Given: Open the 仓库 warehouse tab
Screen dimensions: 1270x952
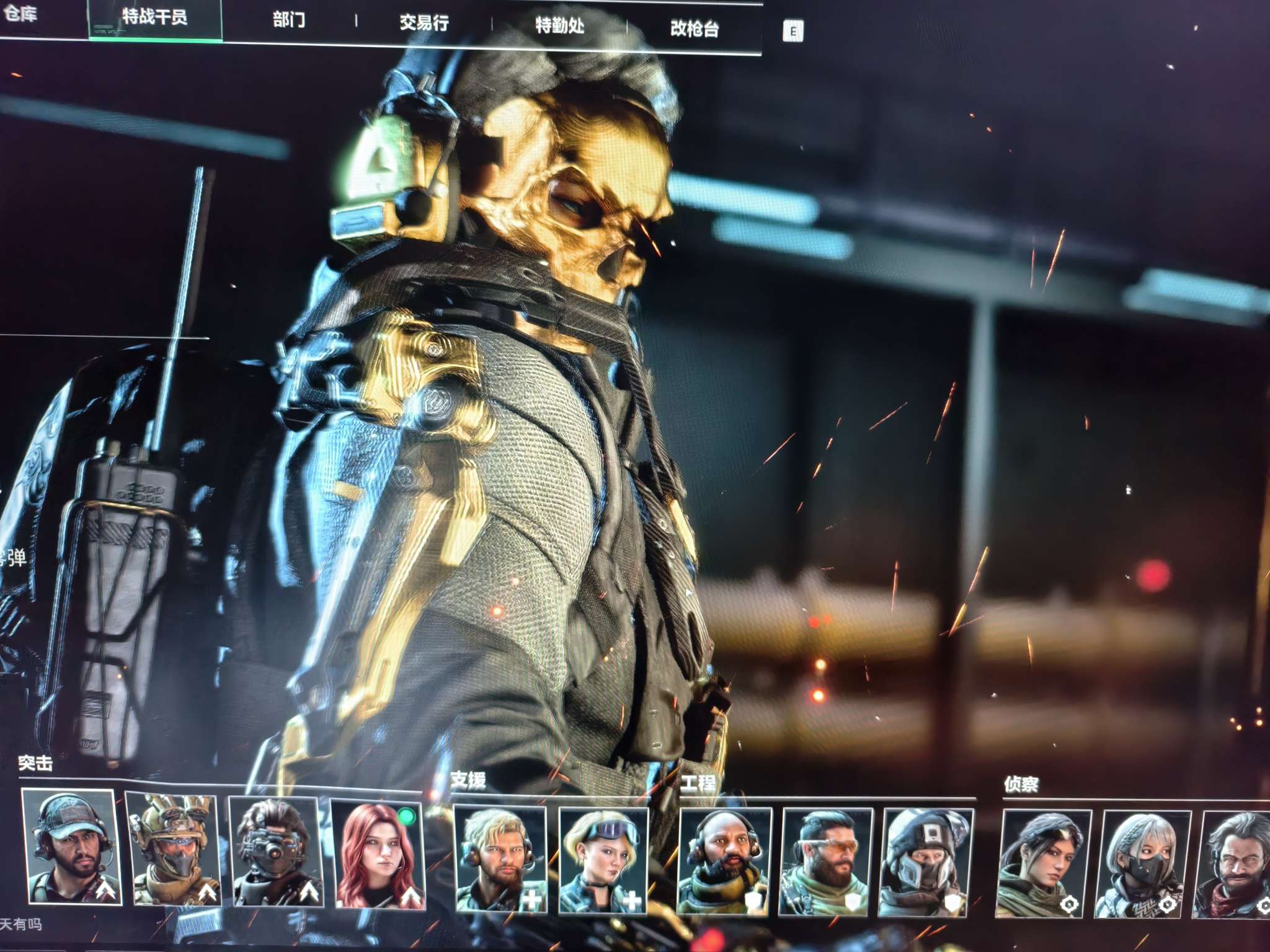Looking at the screenshot, I should tap(20, 14).
